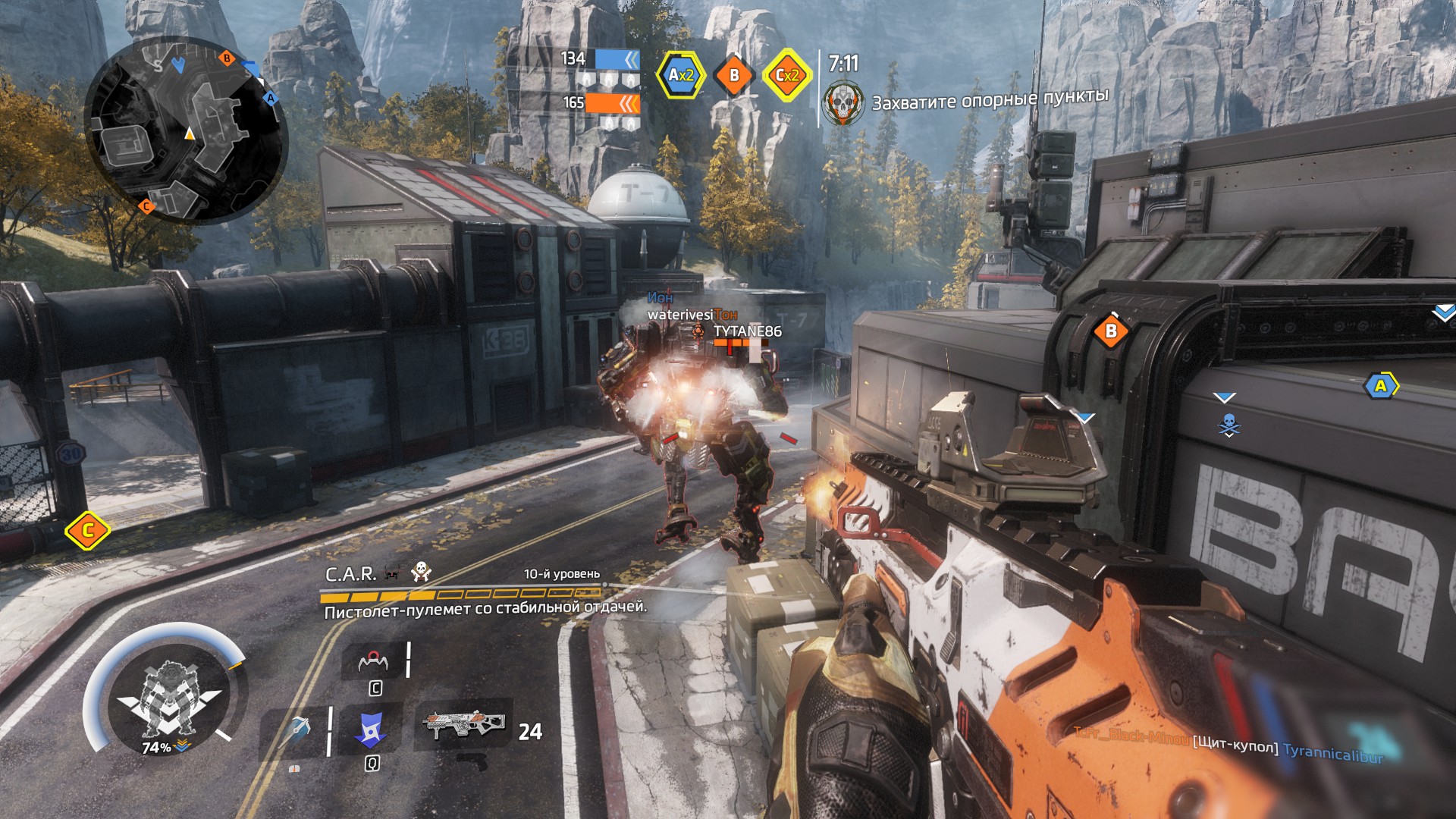Click the skull-and-crossbones teammate death marker
1456x819 pixels.
(x=1228, y=426)
